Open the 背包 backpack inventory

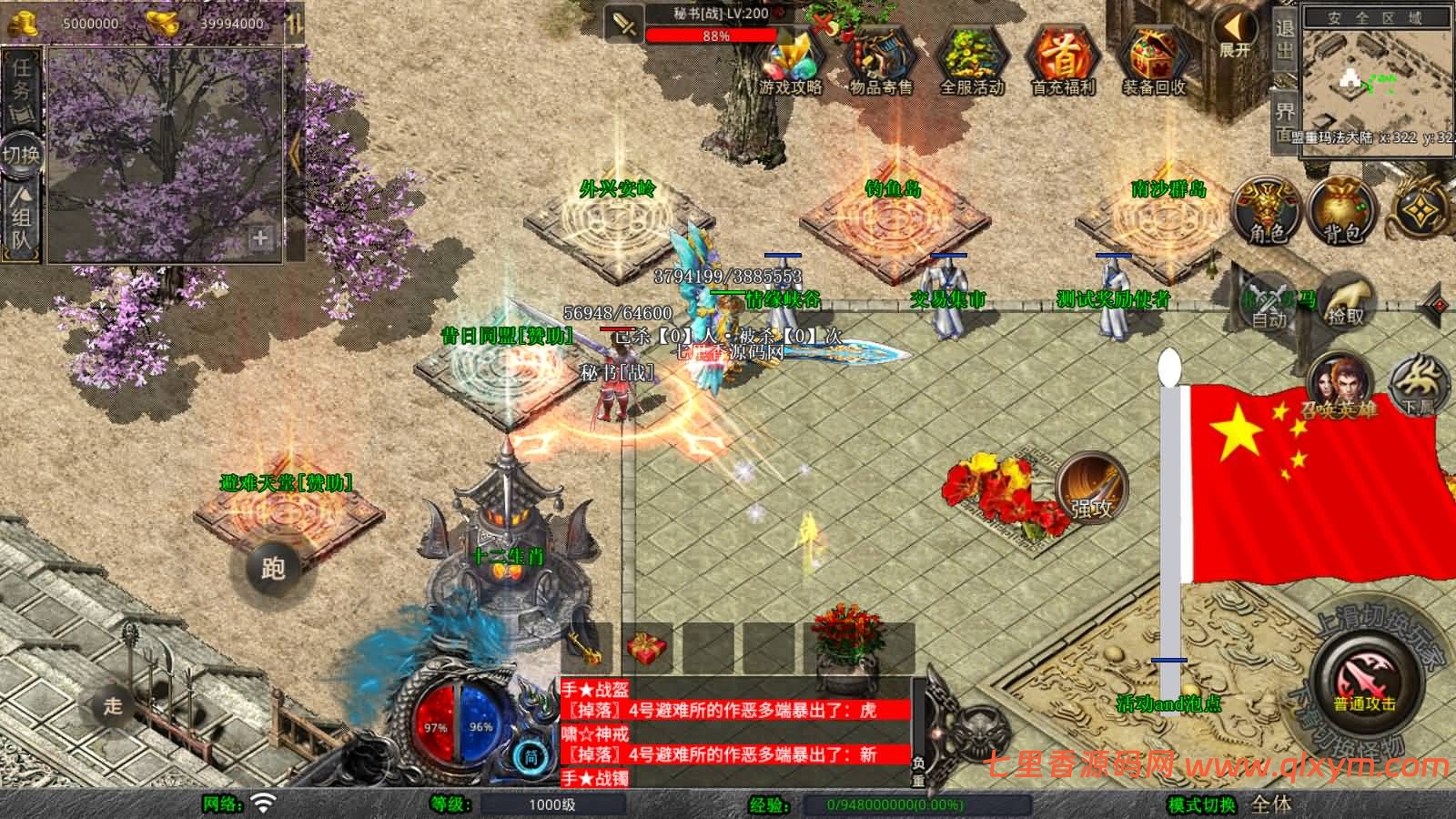pyautogui.click(x=1342, y=211)
